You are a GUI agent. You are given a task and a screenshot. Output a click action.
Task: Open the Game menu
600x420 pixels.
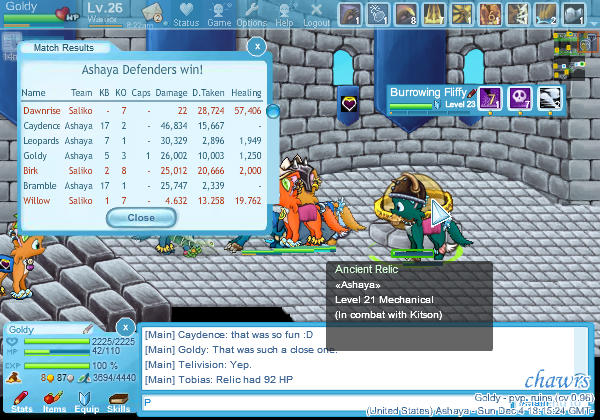(x=219, y=14)
